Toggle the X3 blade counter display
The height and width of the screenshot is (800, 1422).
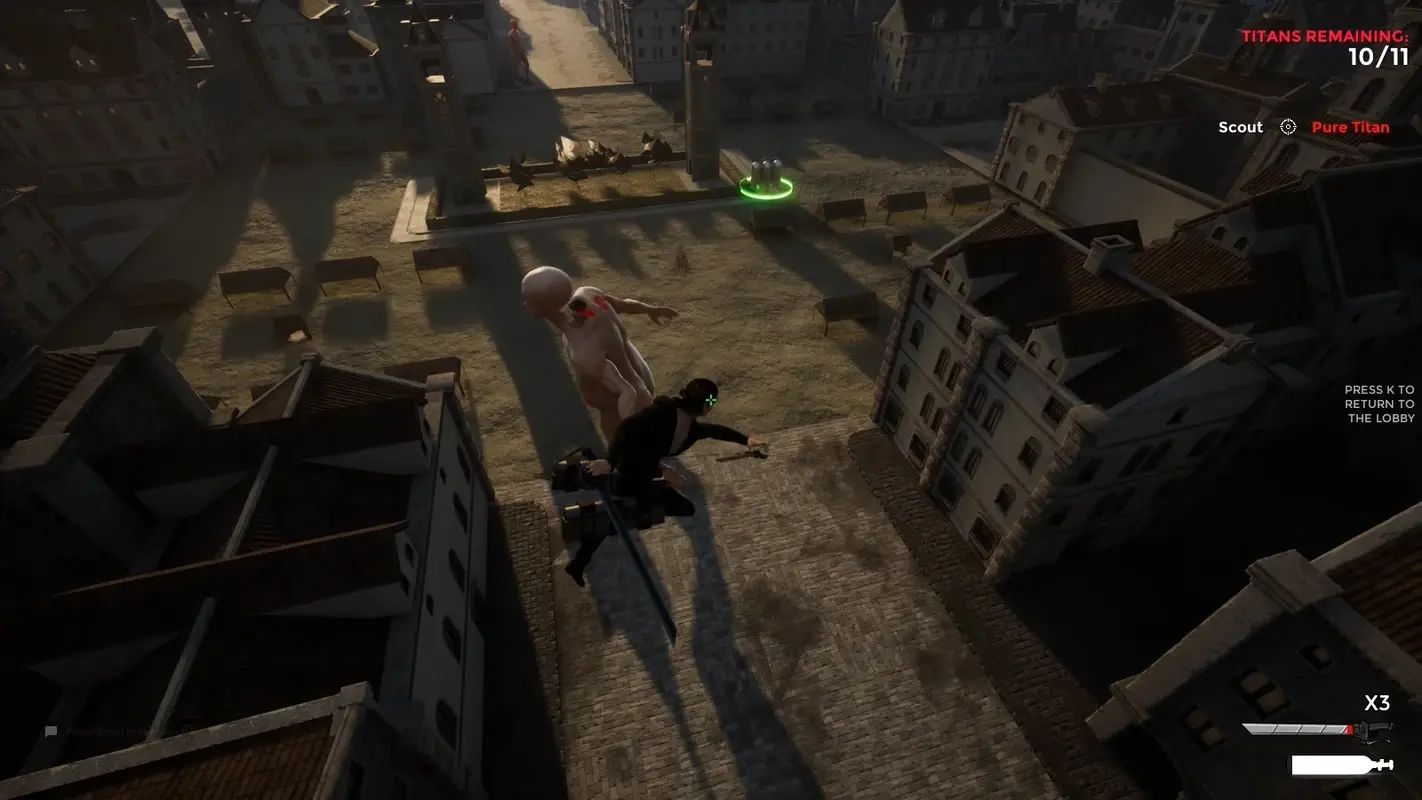tap(1375, 703)
